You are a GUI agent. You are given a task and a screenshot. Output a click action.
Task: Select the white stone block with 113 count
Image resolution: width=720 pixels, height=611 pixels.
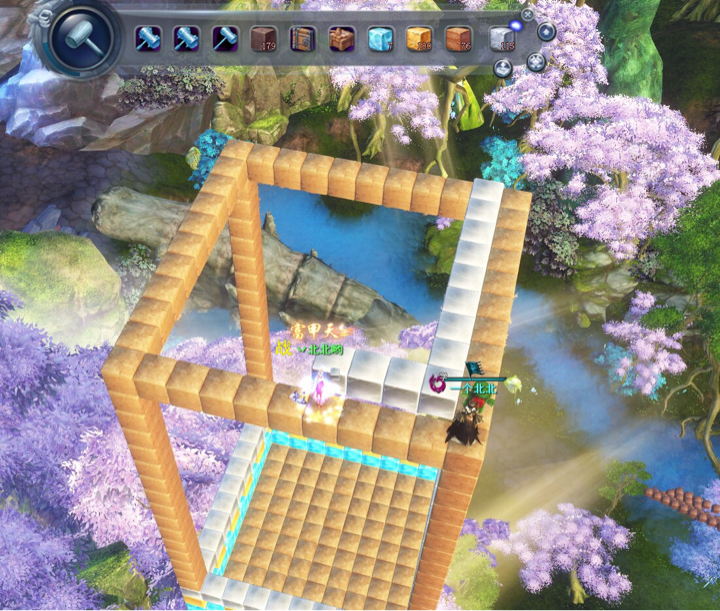click(502, 39)
